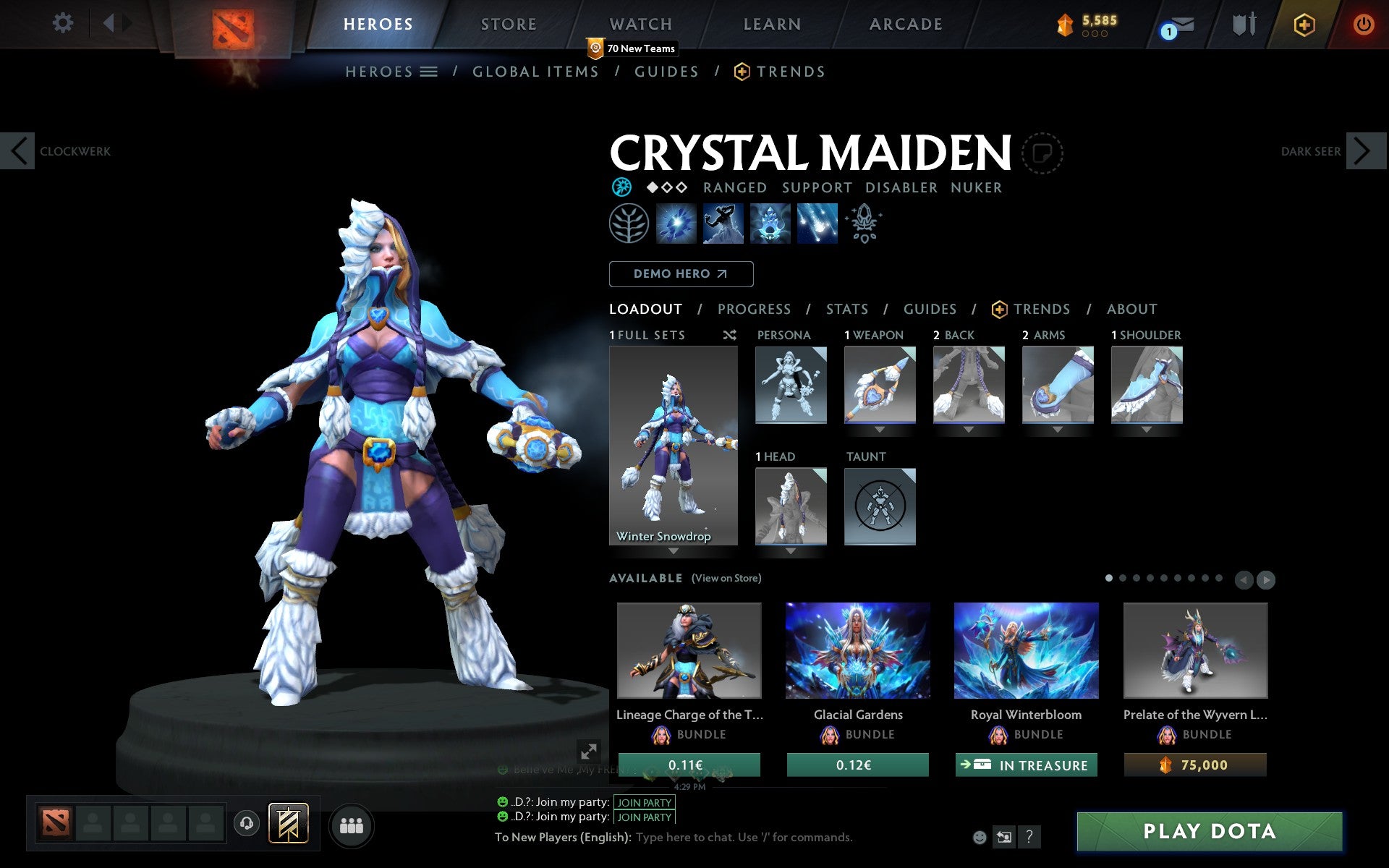1389x868 pixels.
Task: Toggle the random loadout shuffle icon
Action: click(x=730, y=335)
